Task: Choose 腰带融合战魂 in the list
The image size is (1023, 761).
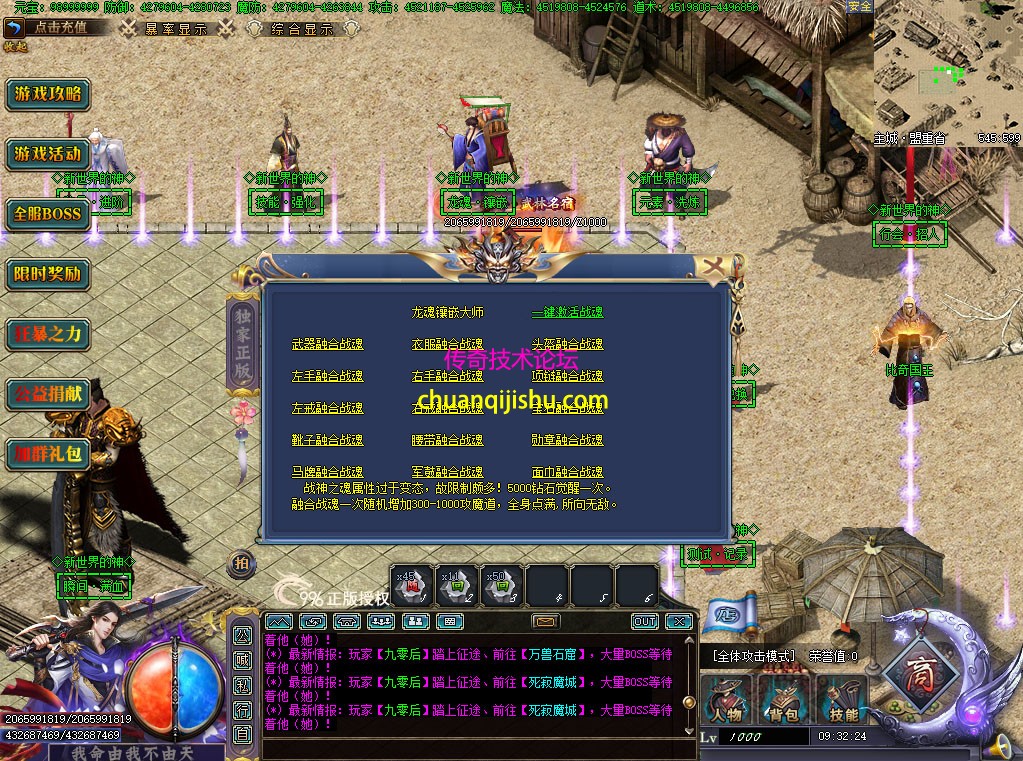Action: click(447, 440)
